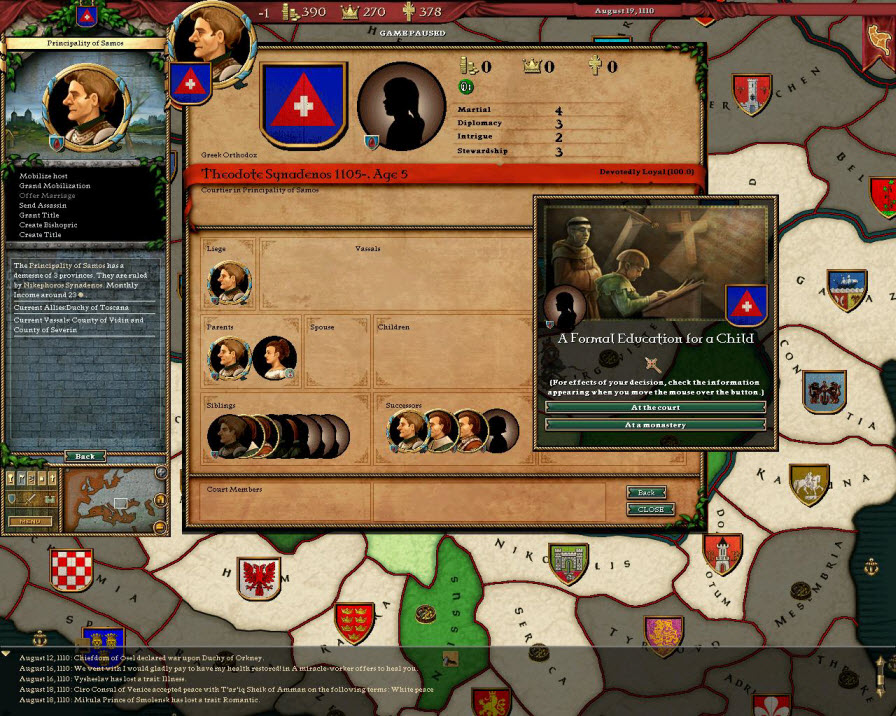896x716 pixels.
Task: Click Back at the bottom of the Samos panel
Action: point(85,457)
